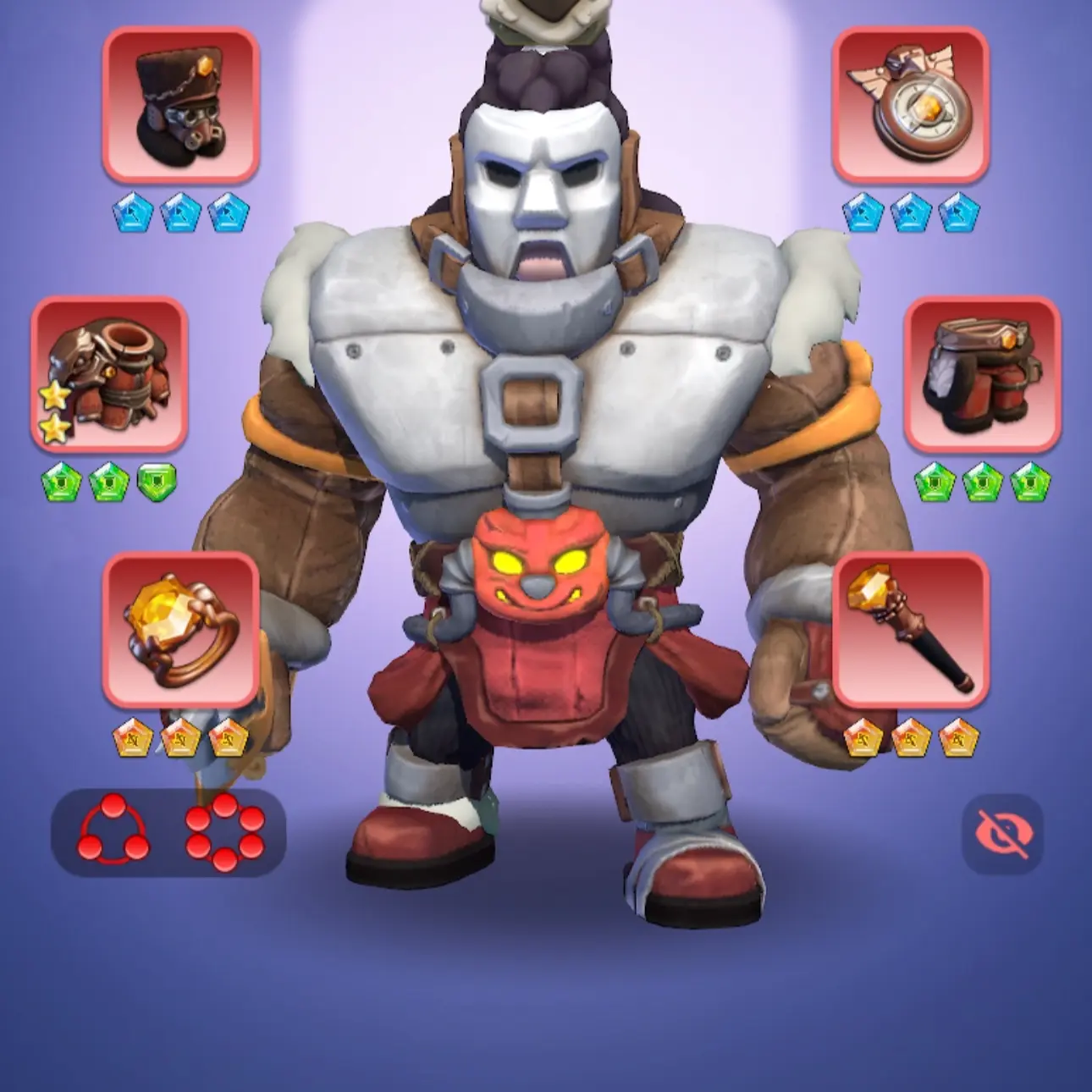Select the gem-tipped scepter weapon slot
Viewport: 1092px width, 1092px height.
(910, 631)
